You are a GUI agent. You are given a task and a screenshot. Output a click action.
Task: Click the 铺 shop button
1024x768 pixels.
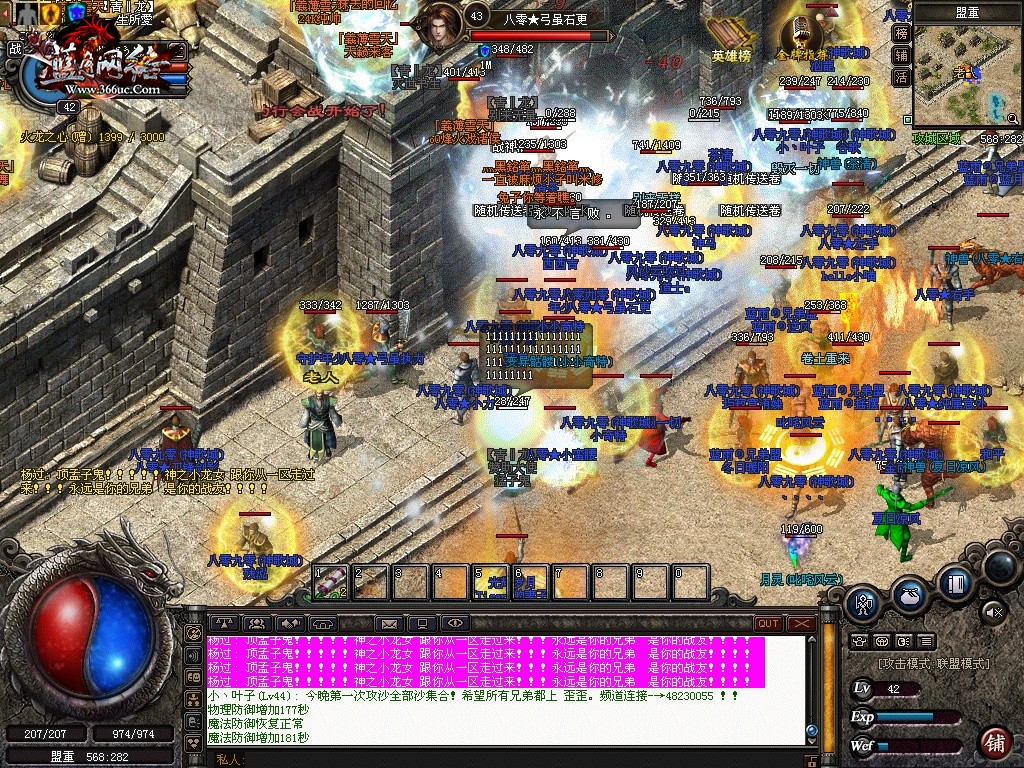click(x=994, y=742)
